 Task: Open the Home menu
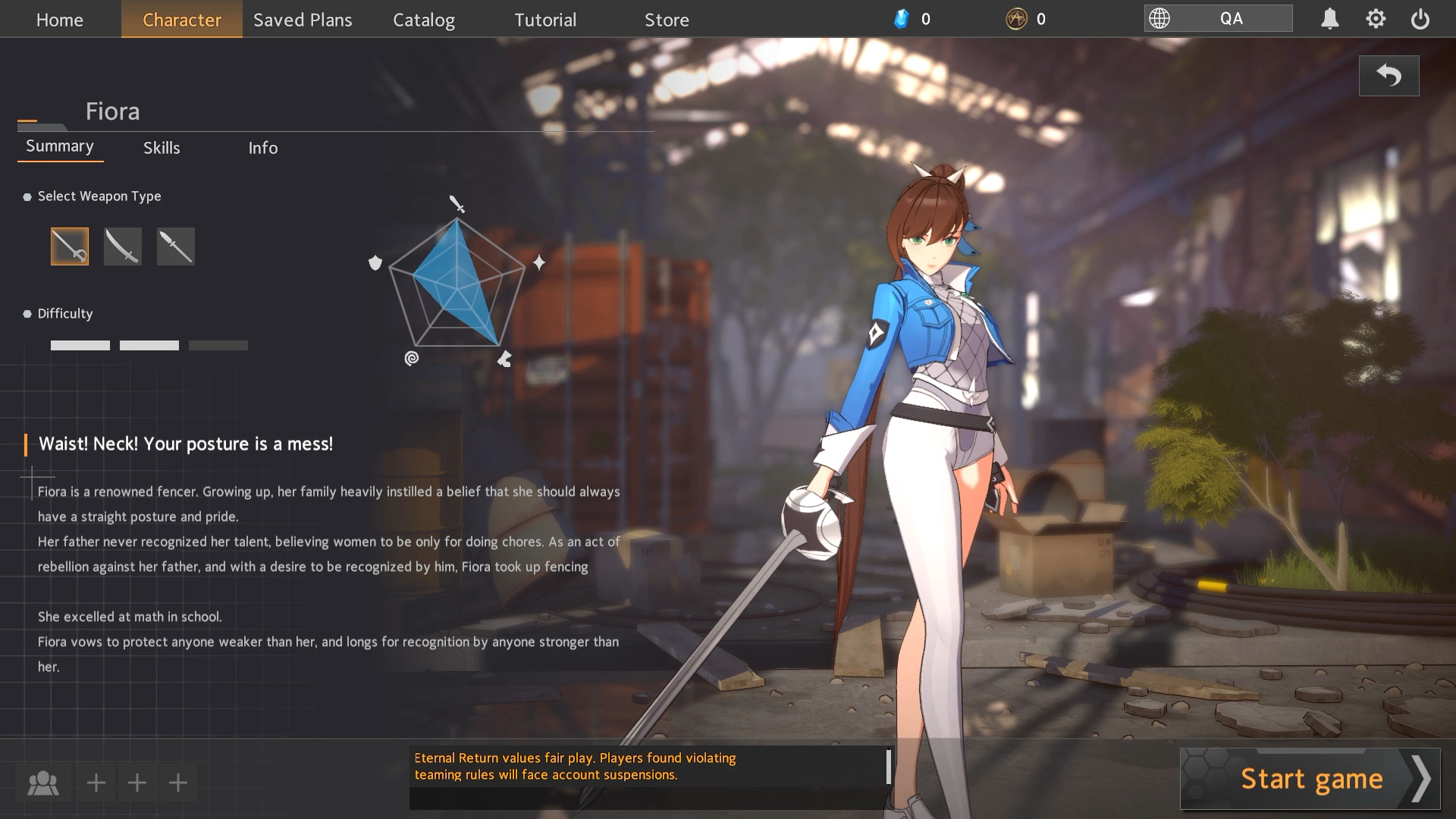click(x=60, y=20)
